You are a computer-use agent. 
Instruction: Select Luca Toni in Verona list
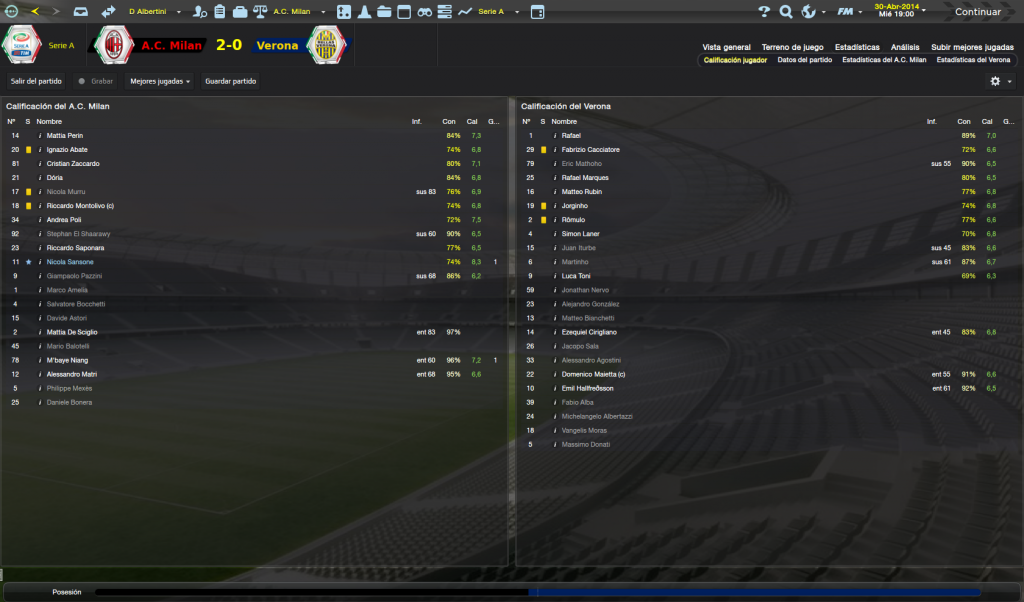[x=576, y=276]
